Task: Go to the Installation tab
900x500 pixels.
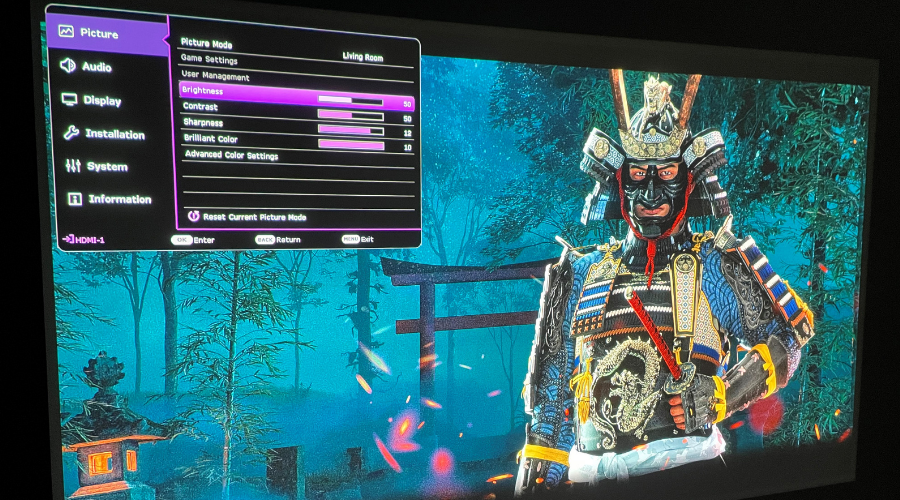Action: click(114, 134)
